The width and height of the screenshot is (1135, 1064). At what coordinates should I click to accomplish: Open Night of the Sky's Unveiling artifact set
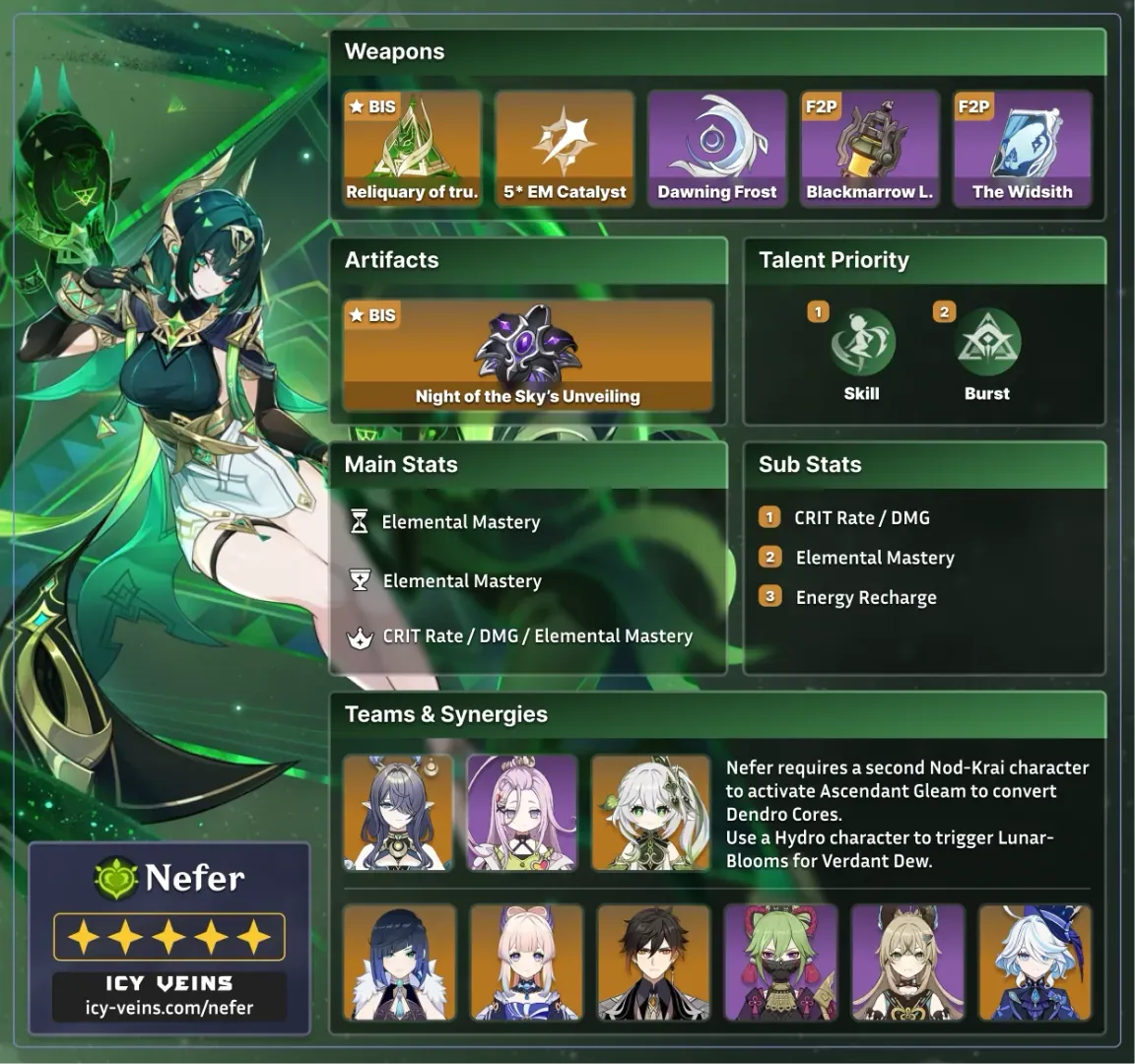click(x=527, y=356)
